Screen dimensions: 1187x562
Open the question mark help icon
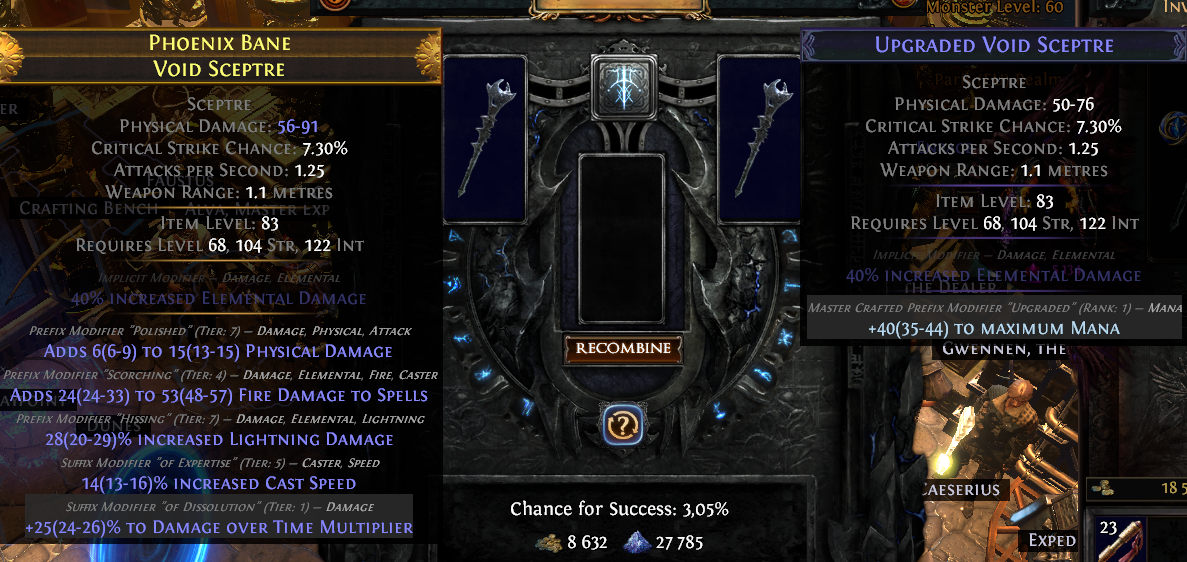[622, 426]
